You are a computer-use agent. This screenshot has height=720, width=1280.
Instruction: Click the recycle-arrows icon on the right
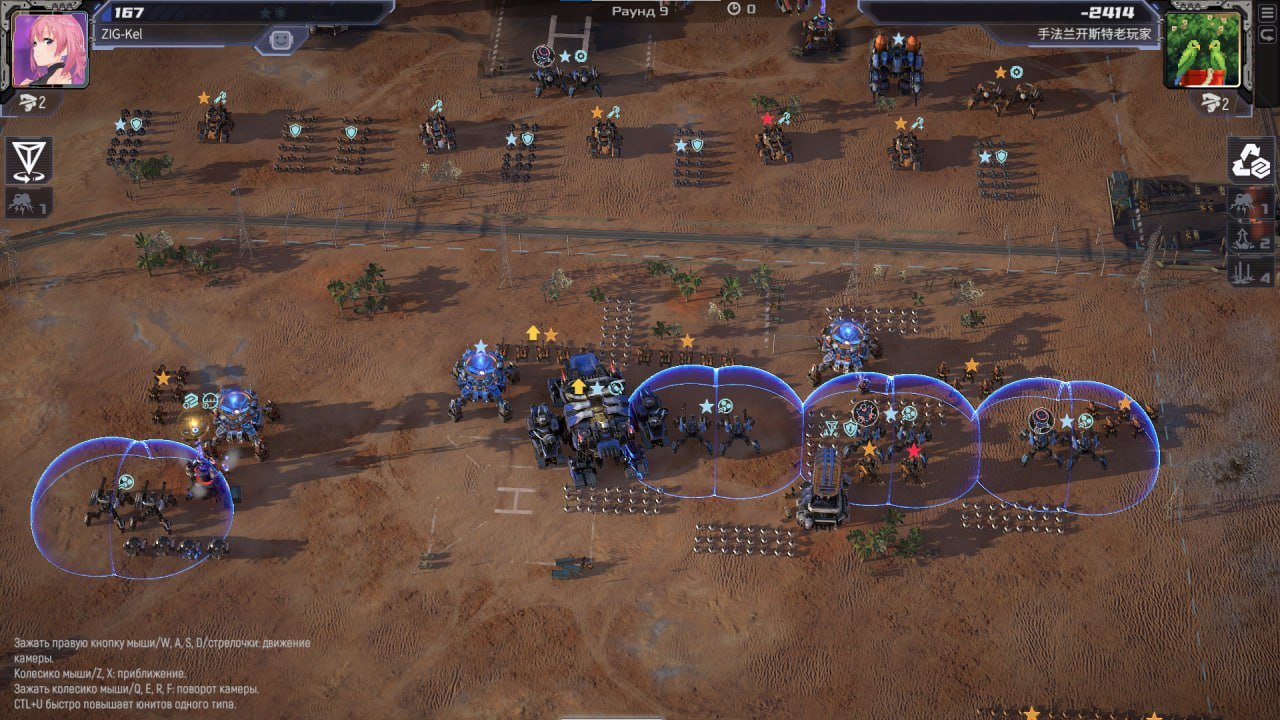pos(1251,160)
